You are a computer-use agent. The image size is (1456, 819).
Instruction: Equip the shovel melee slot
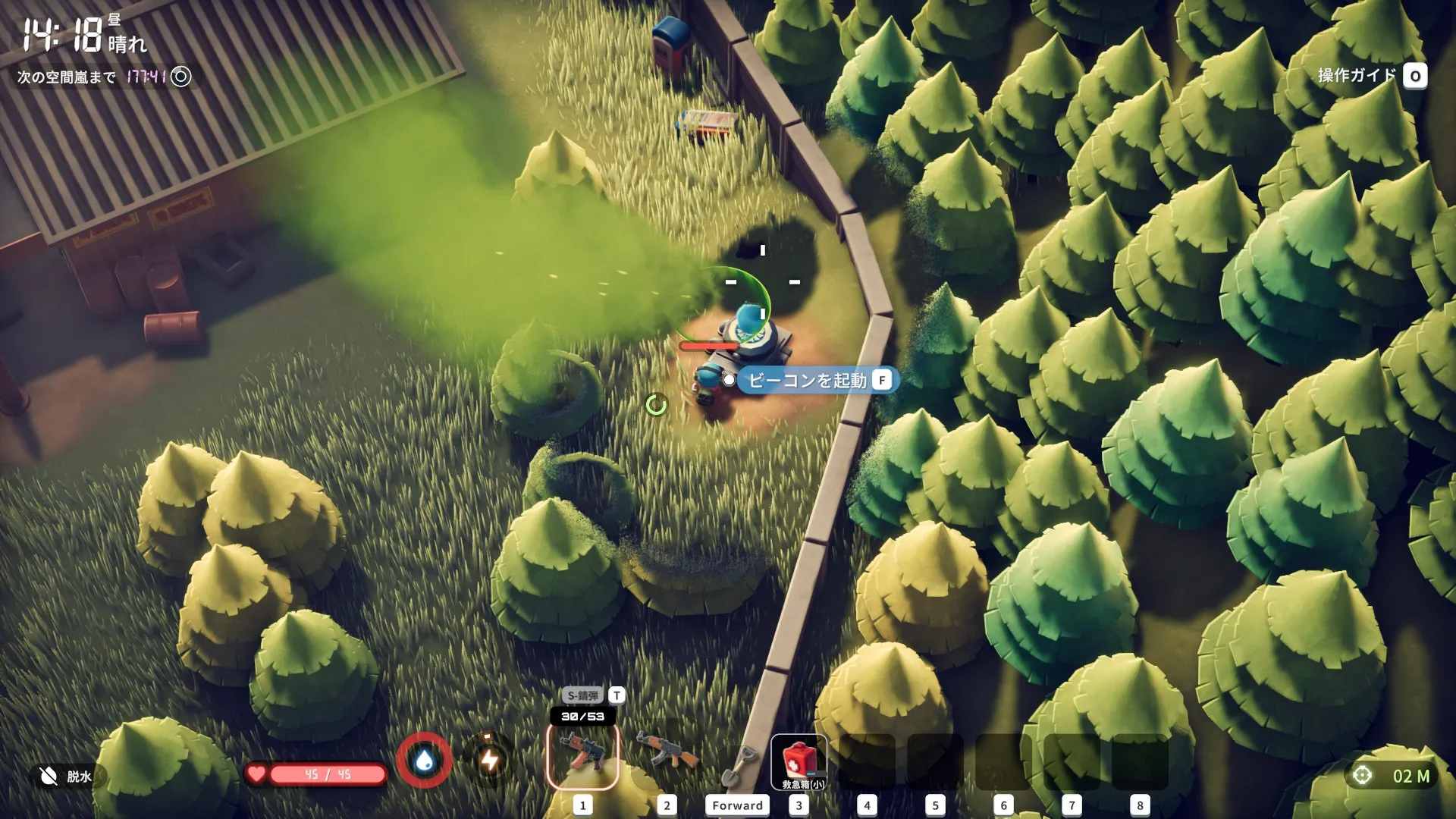(x=738, y=764)
